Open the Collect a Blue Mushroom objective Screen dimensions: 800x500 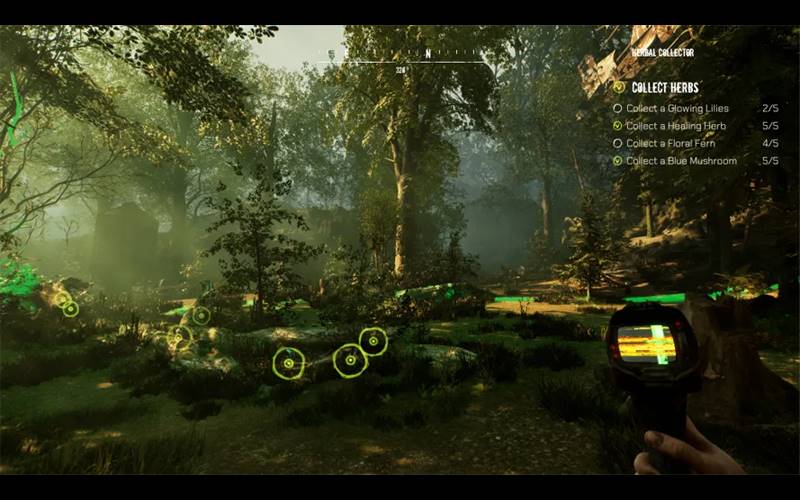click(x=681, y=161)
